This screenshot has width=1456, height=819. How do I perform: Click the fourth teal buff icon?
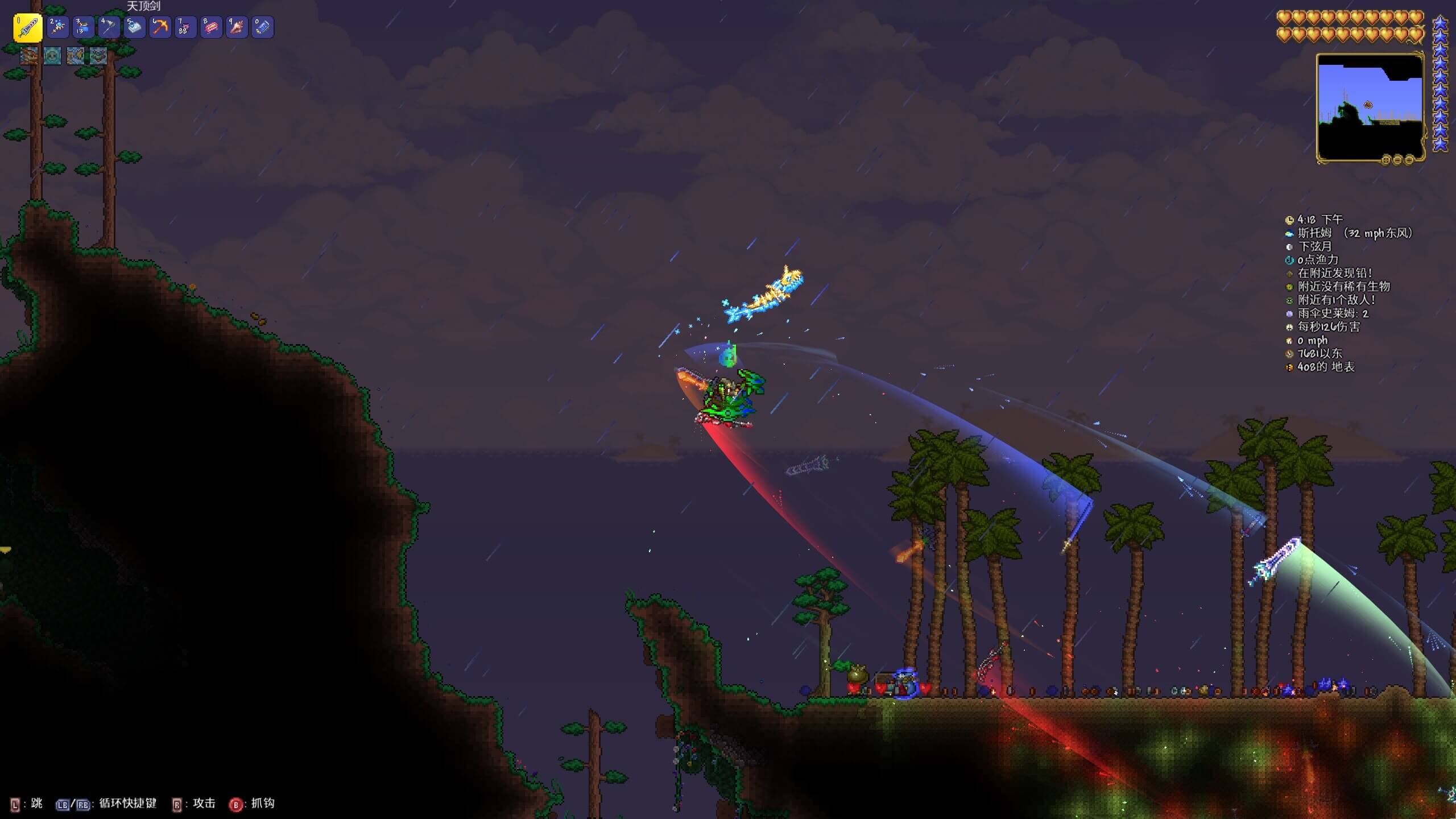pyautogui.click(x=98, y=56)
